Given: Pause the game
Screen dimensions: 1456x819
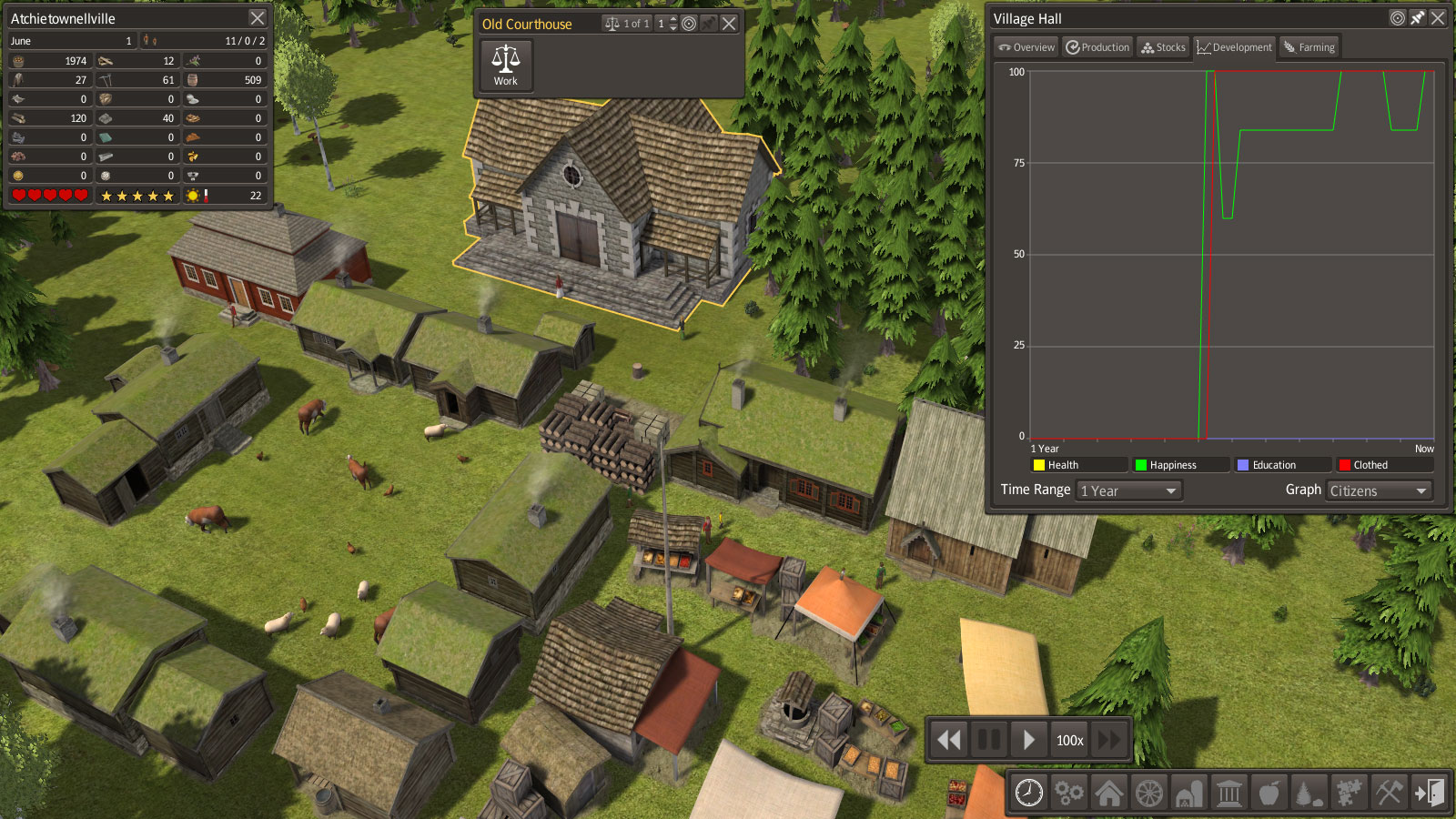Looking at the screenshot, I should (x=989, y=740).
